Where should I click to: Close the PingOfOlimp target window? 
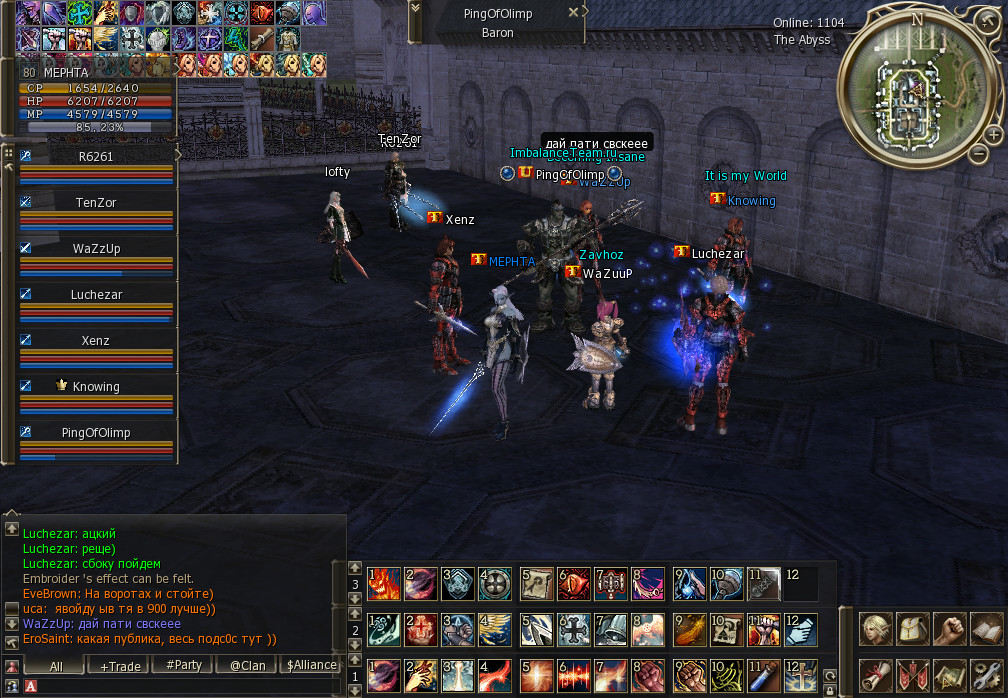tap(573, 13)
